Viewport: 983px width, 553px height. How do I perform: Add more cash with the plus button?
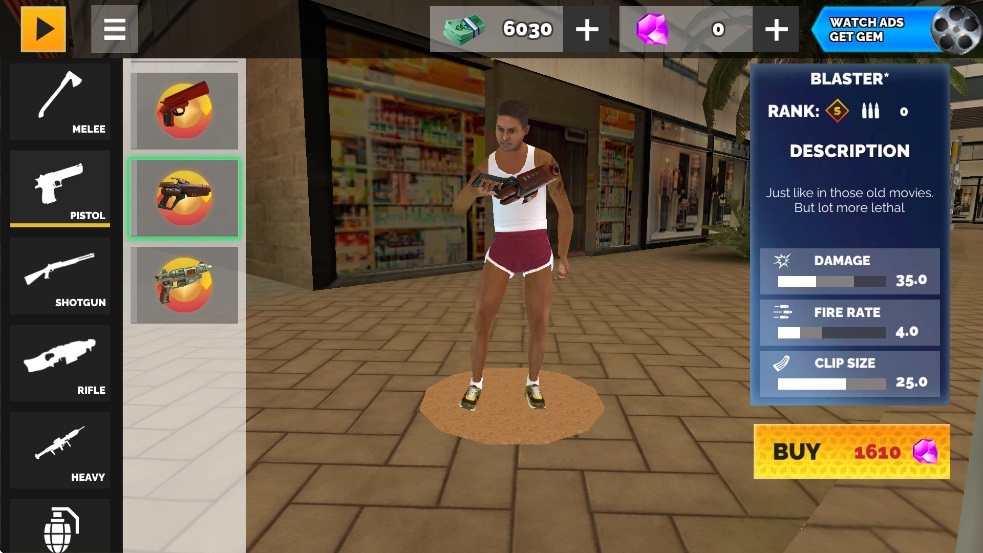587,30
